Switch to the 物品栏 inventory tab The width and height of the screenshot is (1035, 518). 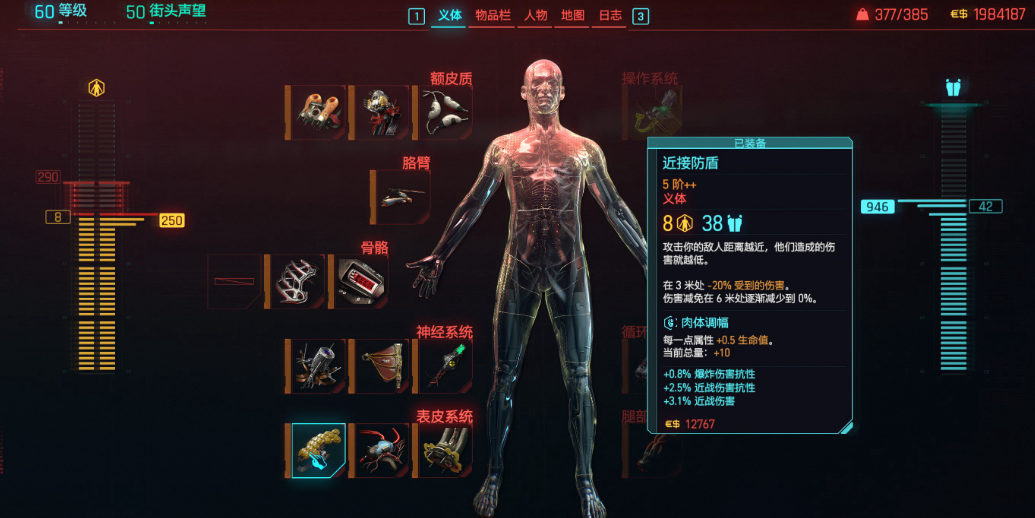point(493,16)
